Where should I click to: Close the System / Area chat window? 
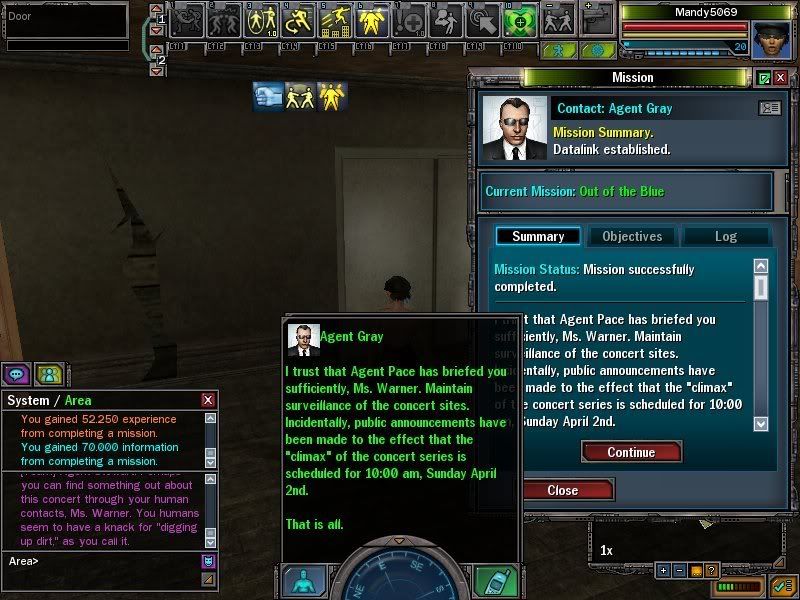(x=208, y=400)
